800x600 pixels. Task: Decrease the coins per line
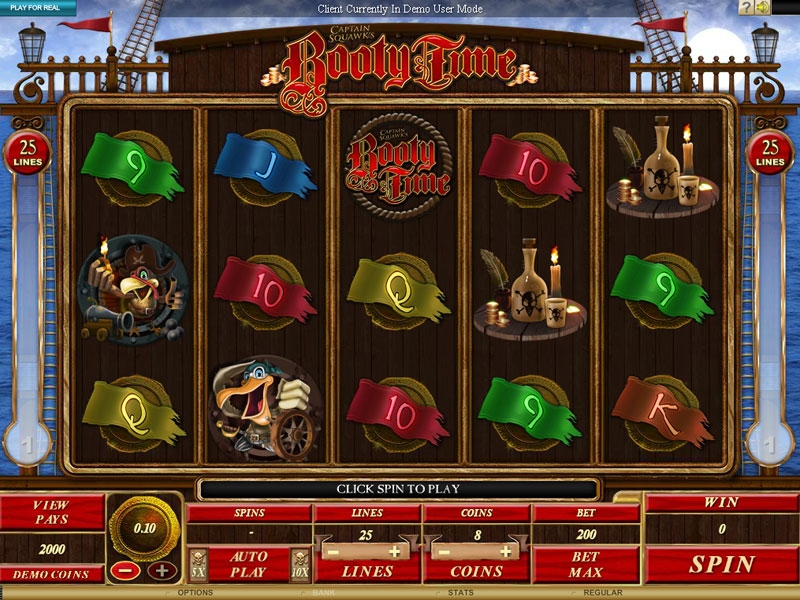(441, 551)
